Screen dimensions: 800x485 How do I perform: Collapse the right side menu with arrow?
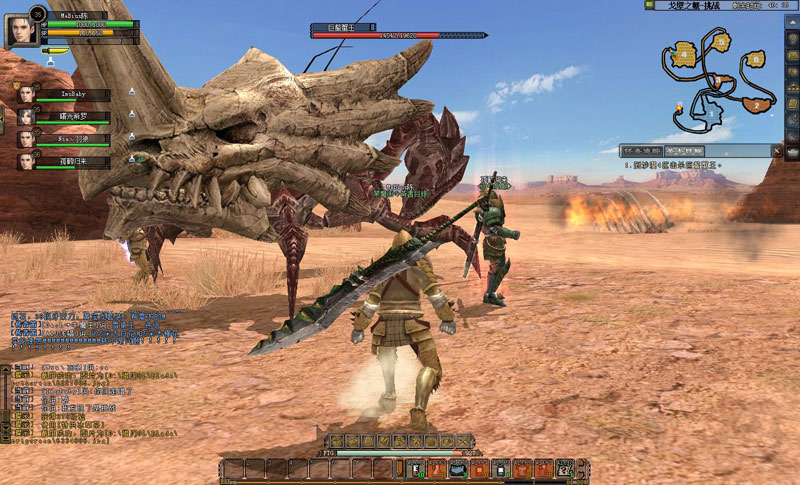791,22
